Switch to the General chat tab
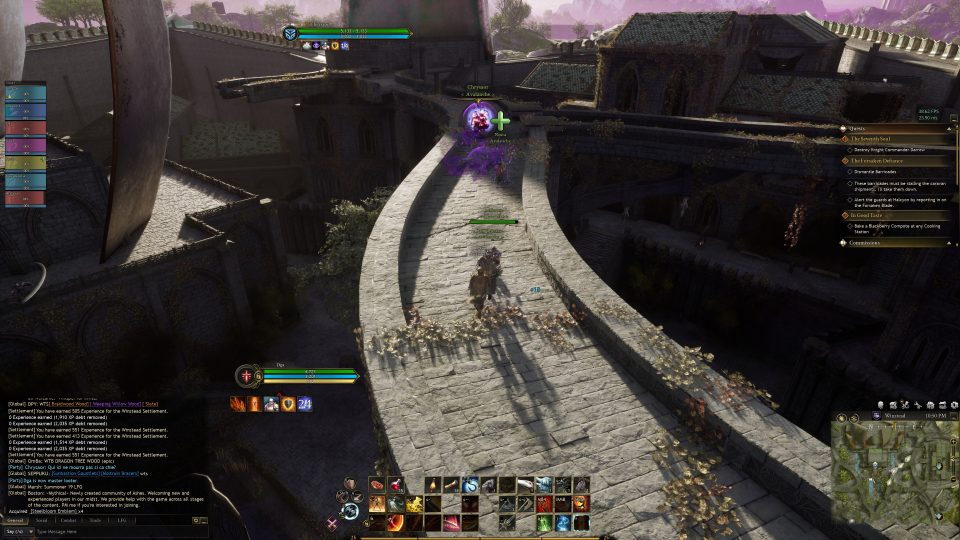Screen dimensions: 960x540 pyautogui.click(x=15, y=520)
